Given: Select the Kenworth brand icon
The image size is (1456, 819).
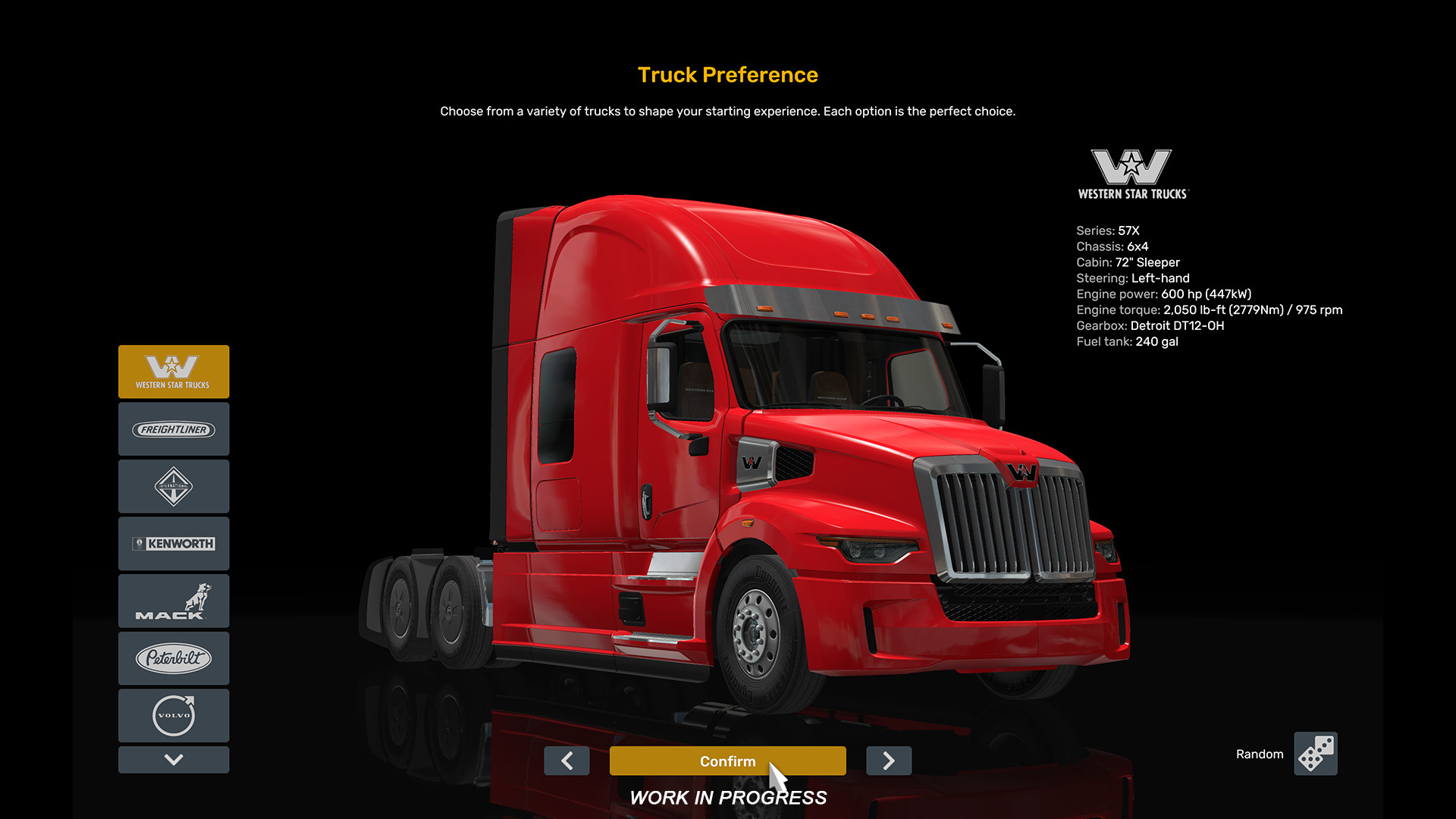Looking at the screenshot, I should pyautogui.click(x=174, y=544).
